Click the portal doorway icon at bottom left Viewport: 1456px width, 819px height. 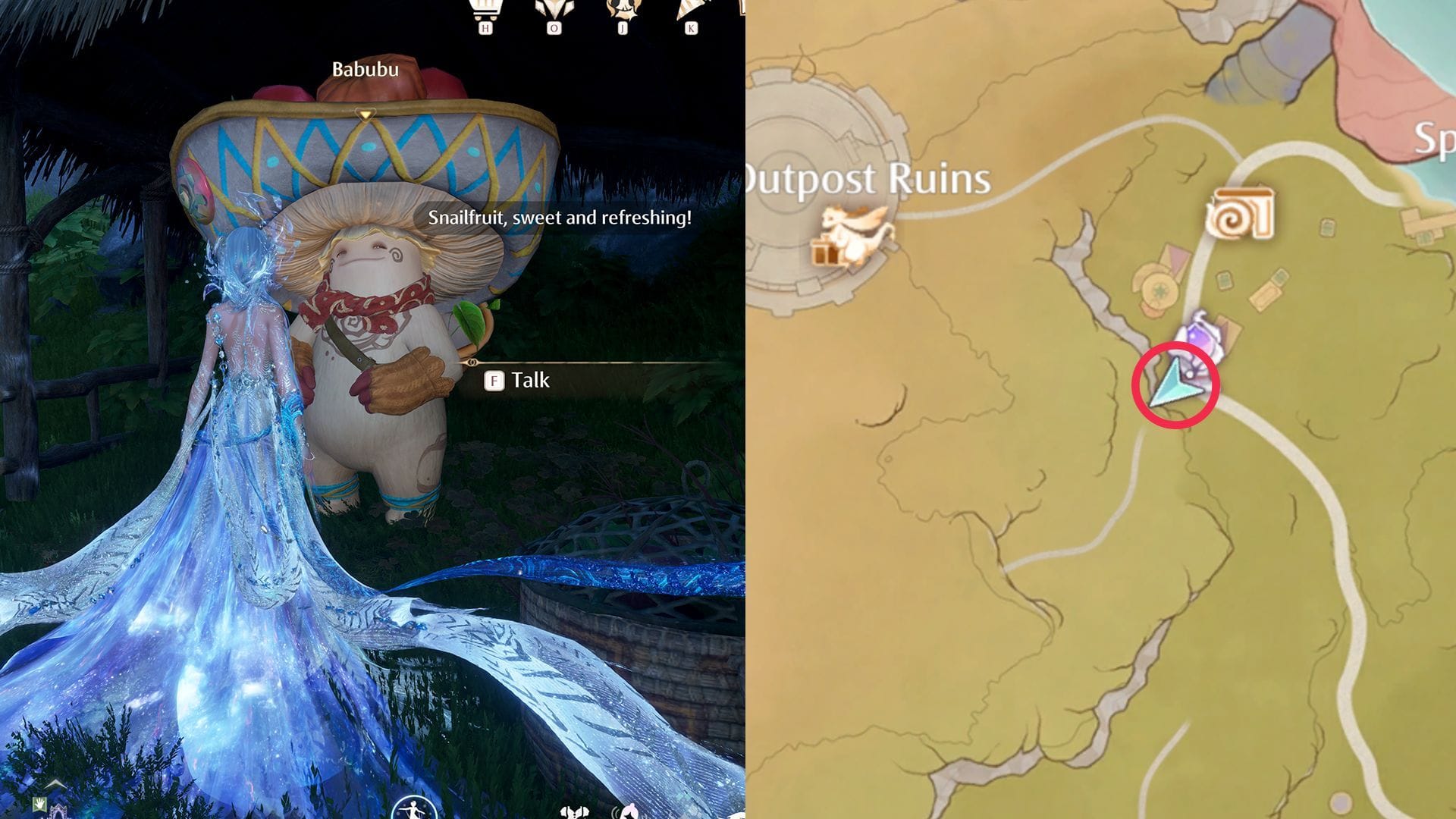pyautogui.click(x=59, y=814)
